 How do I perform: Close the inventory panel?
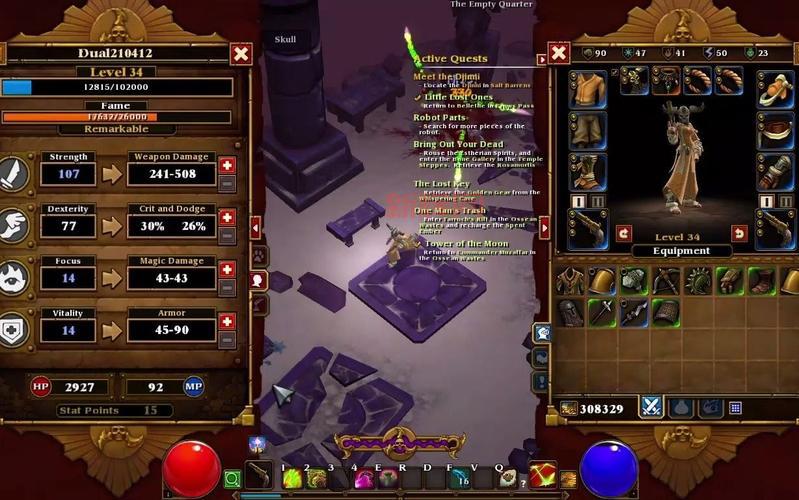tap(559, 53)
